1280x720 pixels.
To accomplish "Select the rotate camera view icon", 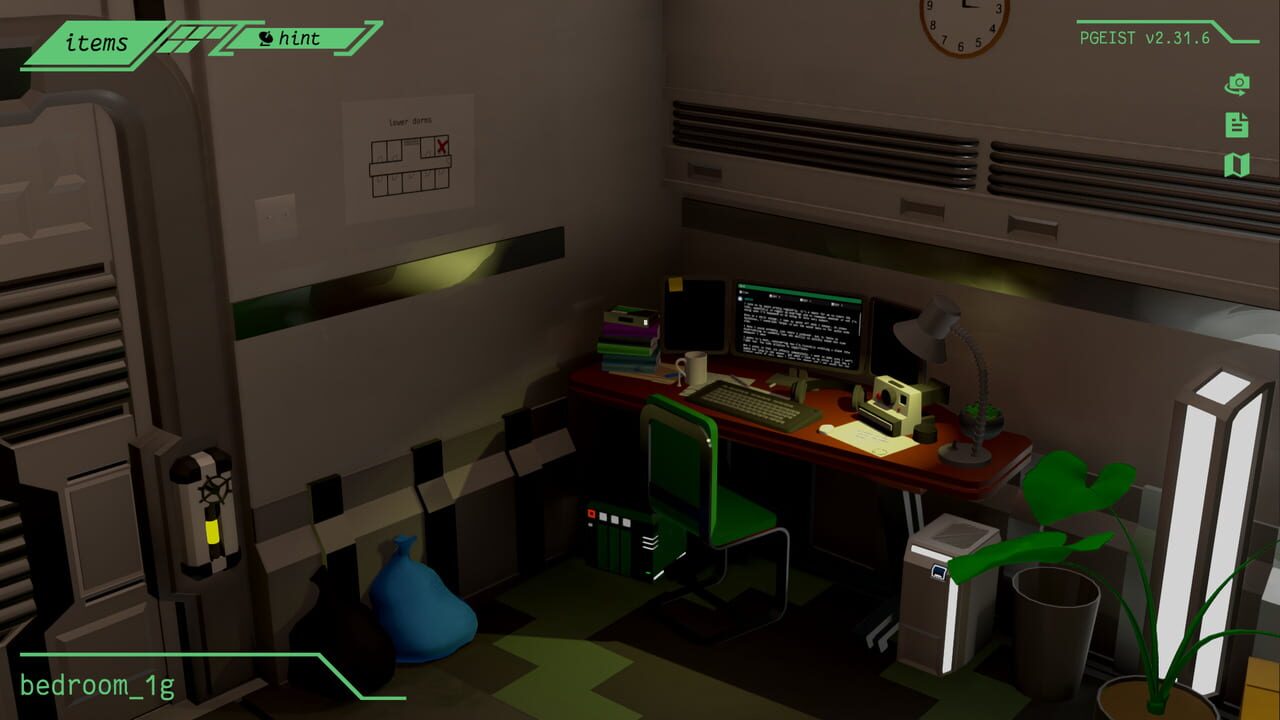I will (1238, 84).
